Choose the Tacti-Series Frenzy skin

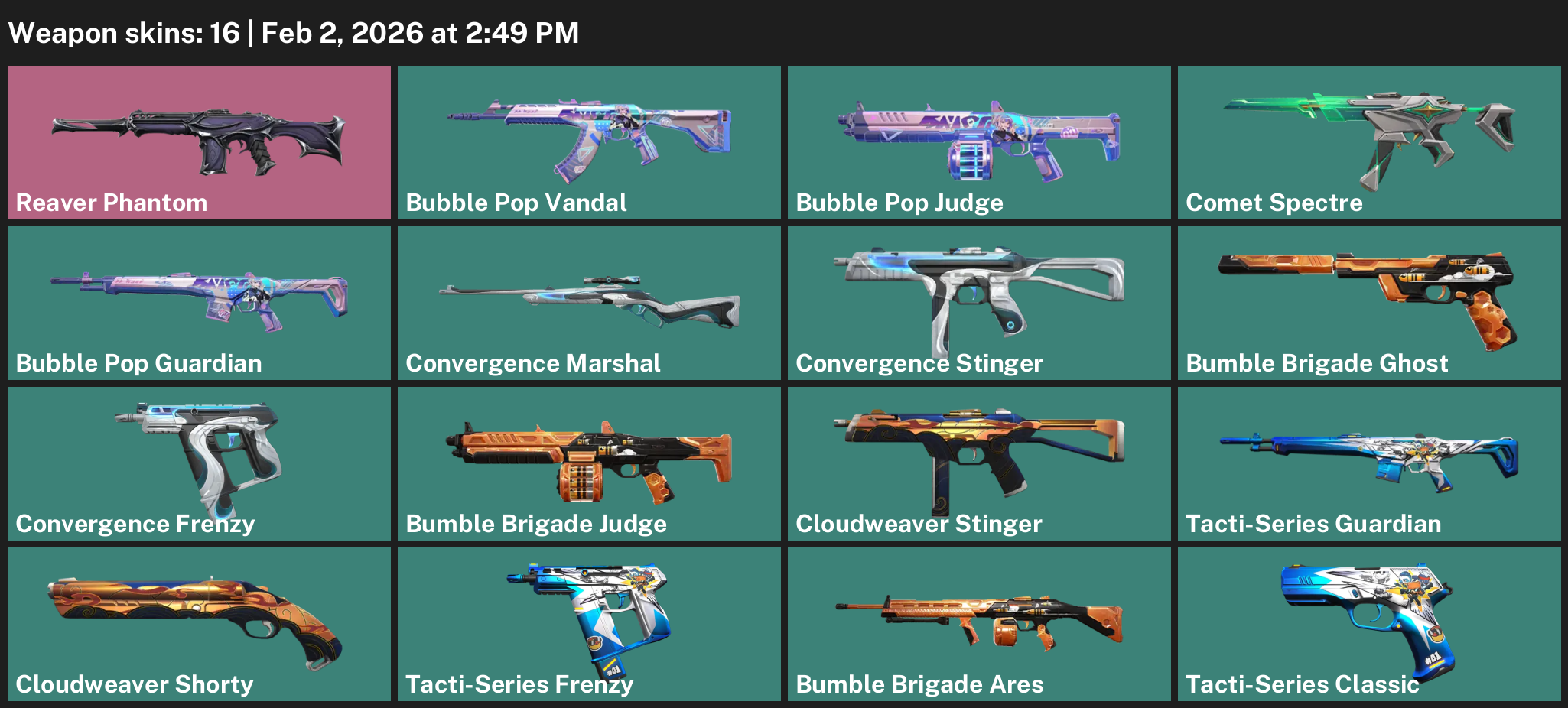(x=589, y=624)
